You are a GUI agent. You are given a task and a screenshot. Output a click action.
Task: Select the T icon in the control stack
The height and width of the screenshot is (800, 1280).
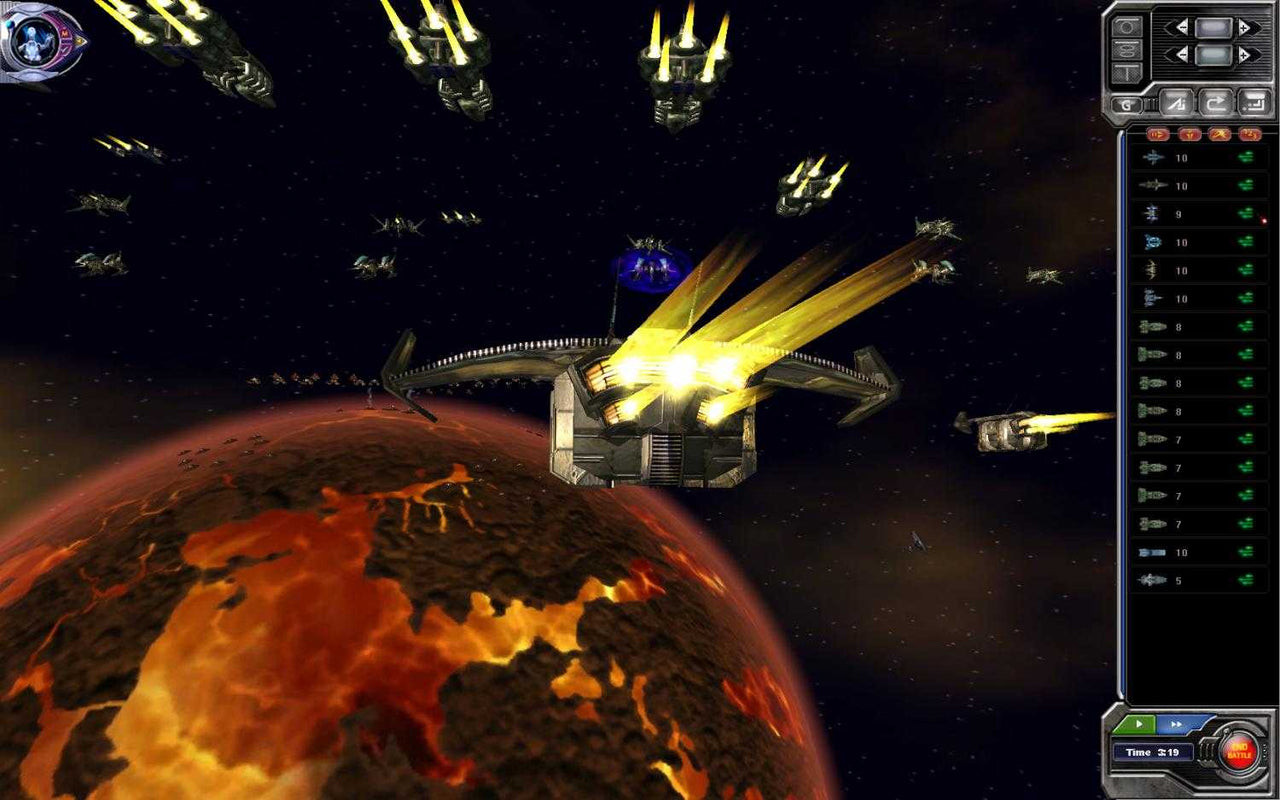tap(1127, 71)
